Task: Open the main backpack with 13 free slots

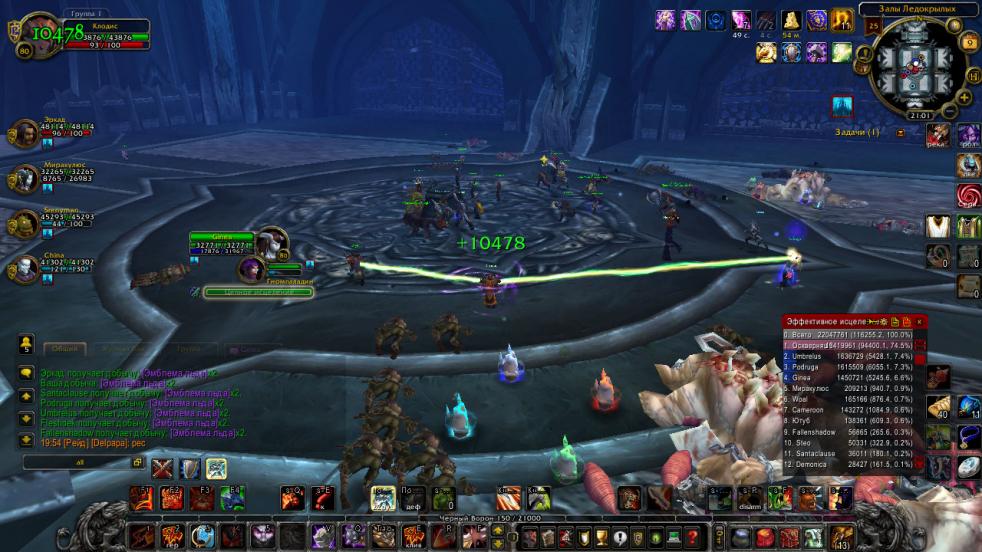Action: 842,538
